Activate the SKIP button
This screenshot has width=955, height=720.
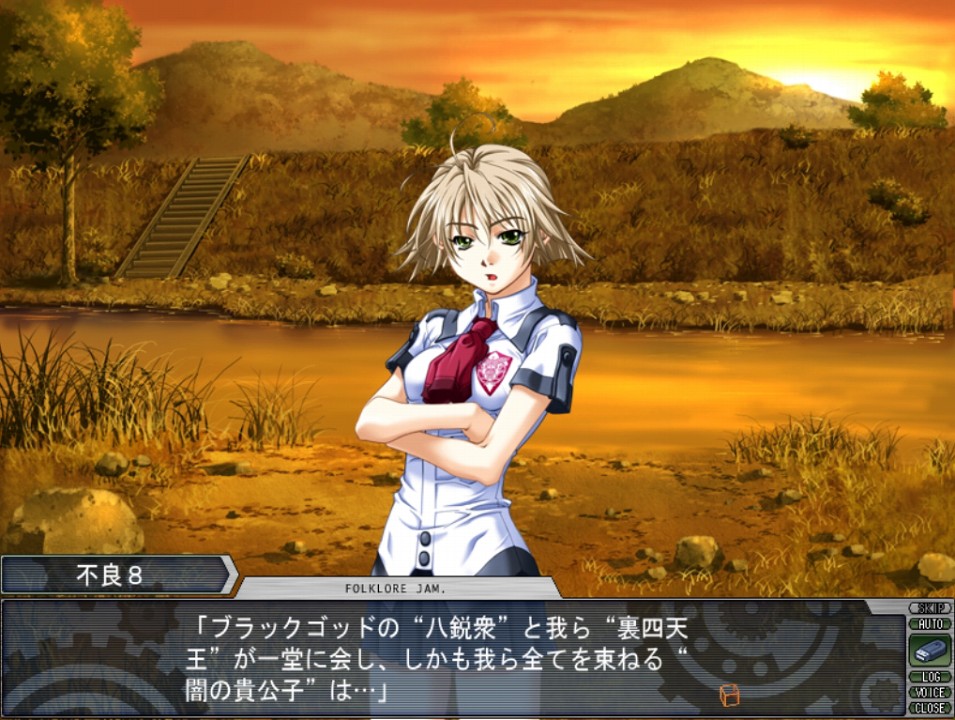click(x=929, y=608)
